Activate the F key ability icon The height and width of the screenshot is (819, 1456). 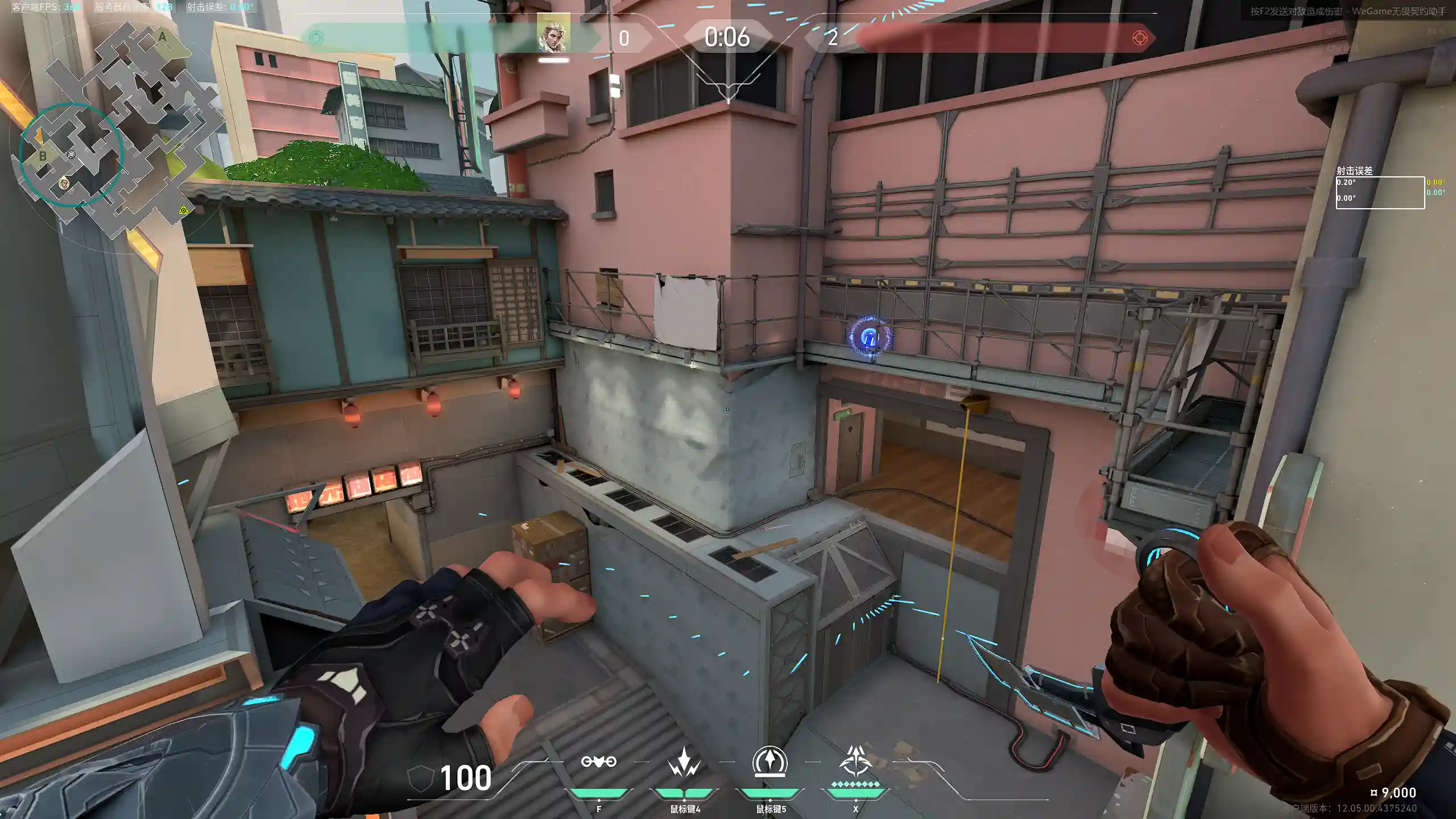598,762
